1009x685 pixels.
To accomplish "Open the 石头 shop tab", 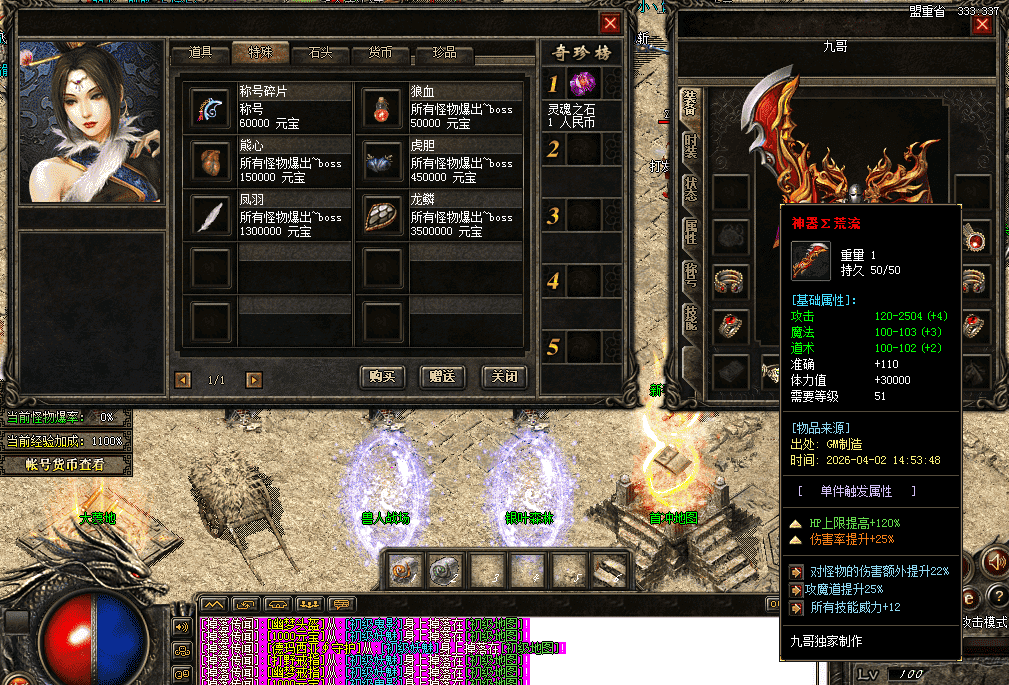I will point(320,53).
